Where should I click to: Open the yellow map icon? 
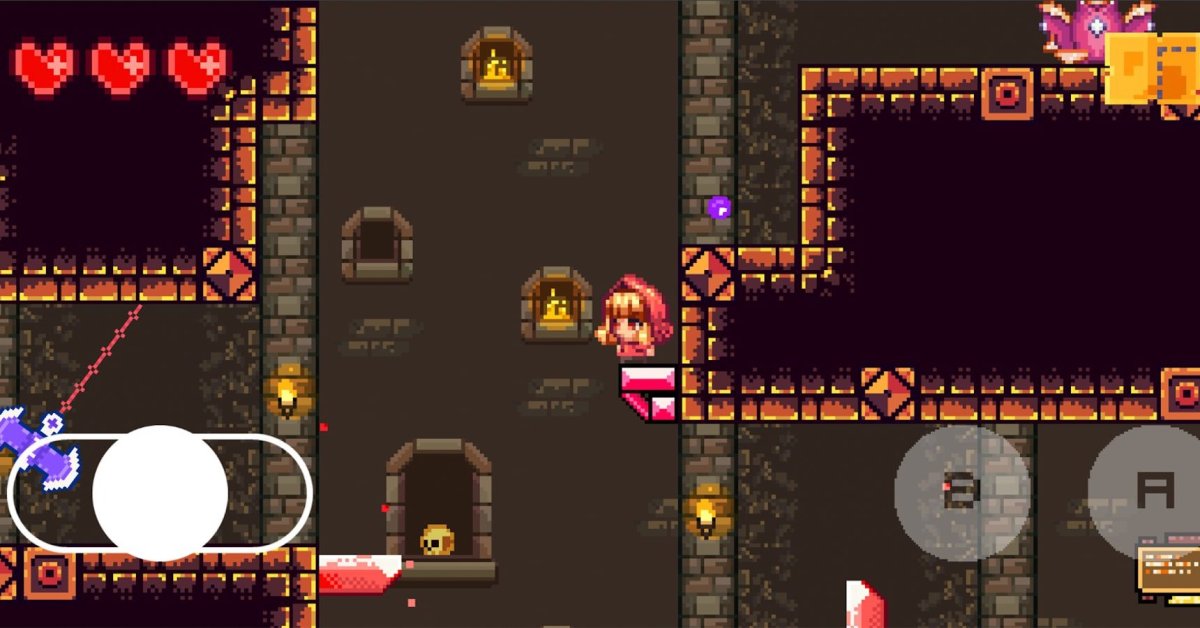pyautogui.click(x=1150, y=68)
